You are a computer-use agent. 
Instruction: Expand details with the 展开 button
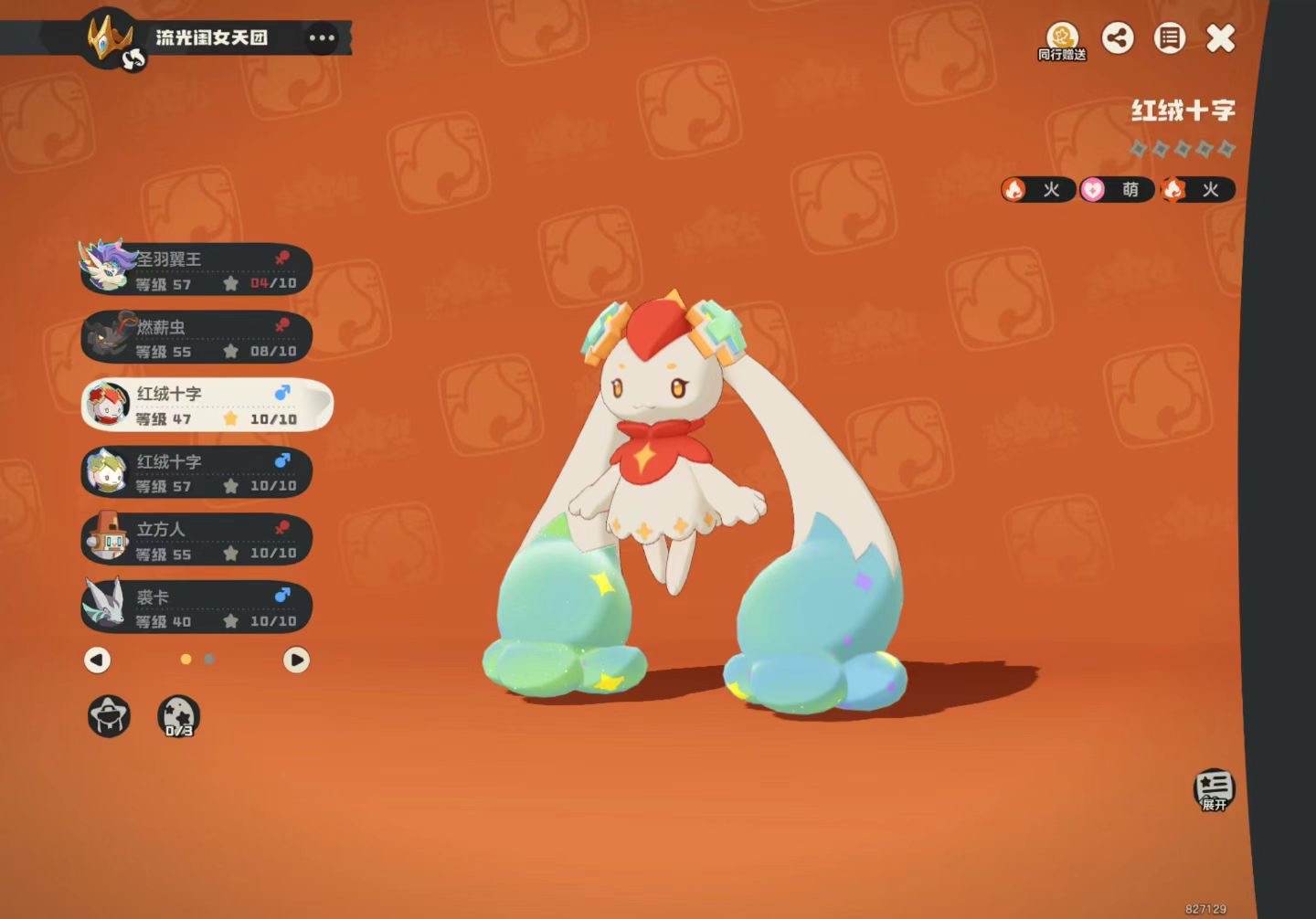1214,789
